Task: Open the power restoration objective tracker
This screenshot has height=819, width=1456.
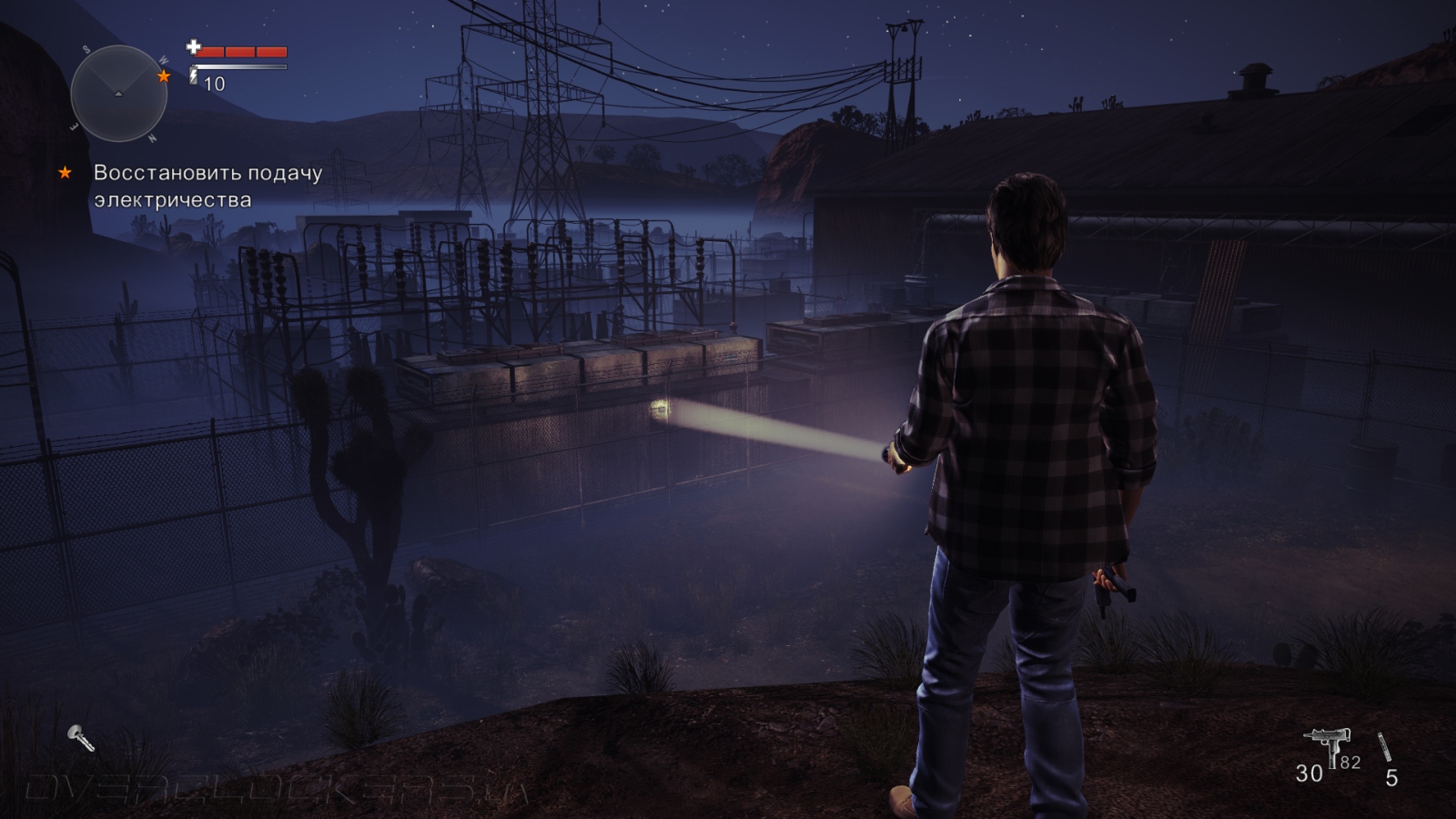Action: coord(207,186)
